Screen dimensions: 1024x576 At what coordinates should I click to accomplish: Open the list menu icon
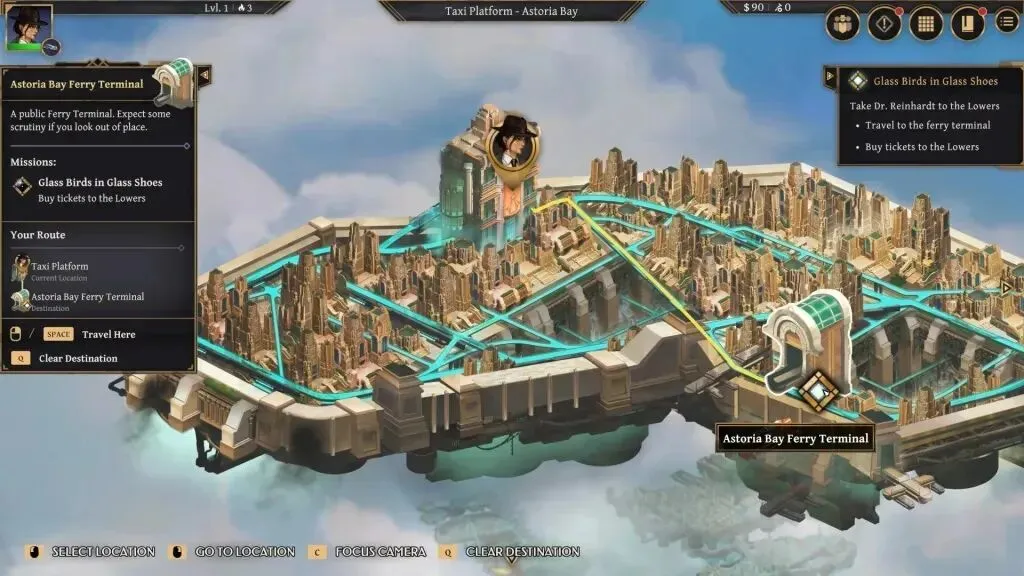coord(1006,21)
